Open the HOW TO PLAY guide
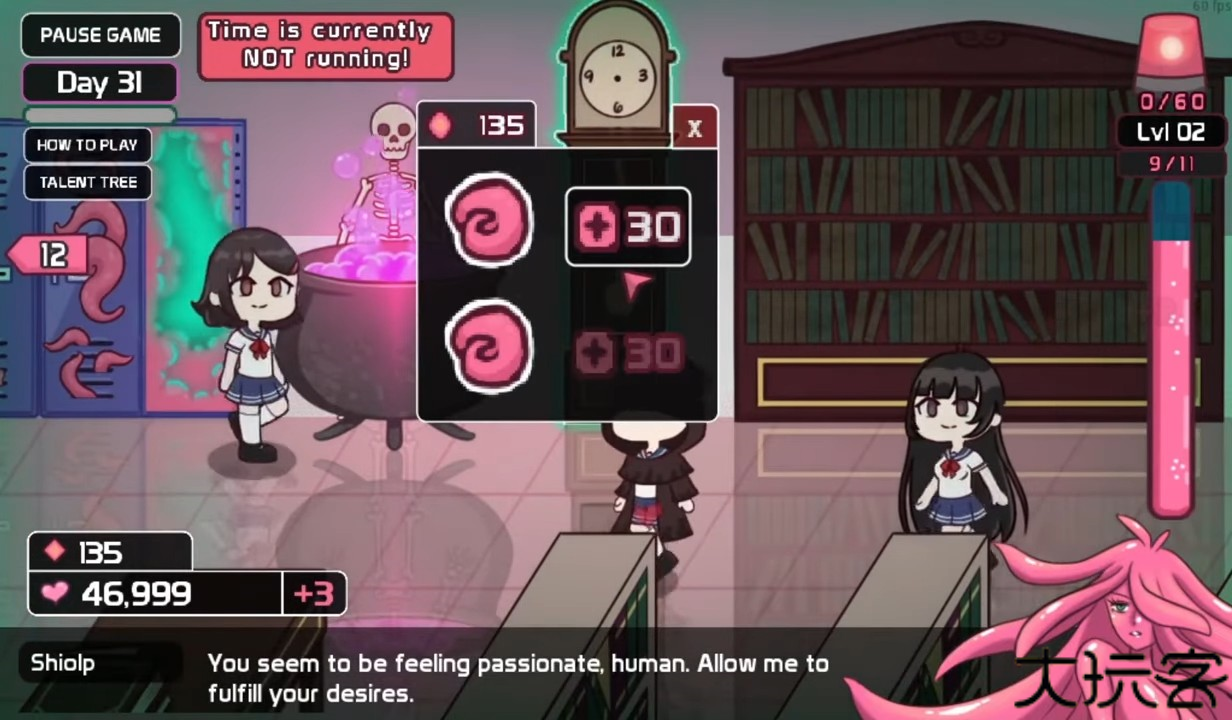The image size is (1232, 720). coord(88,145)
